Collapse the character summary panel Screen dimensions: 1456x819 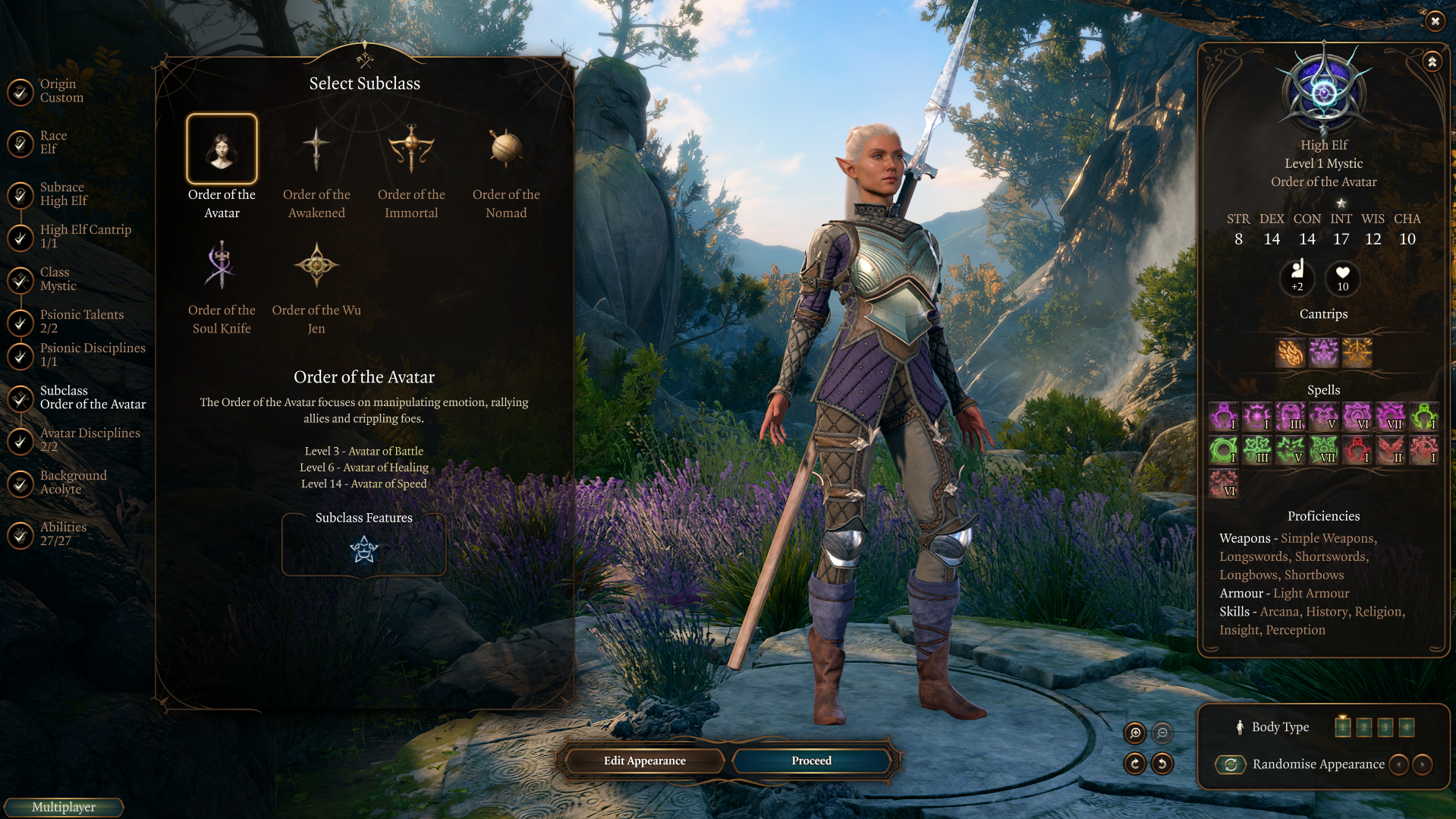pyautogui.click(x=1432, y=62)
